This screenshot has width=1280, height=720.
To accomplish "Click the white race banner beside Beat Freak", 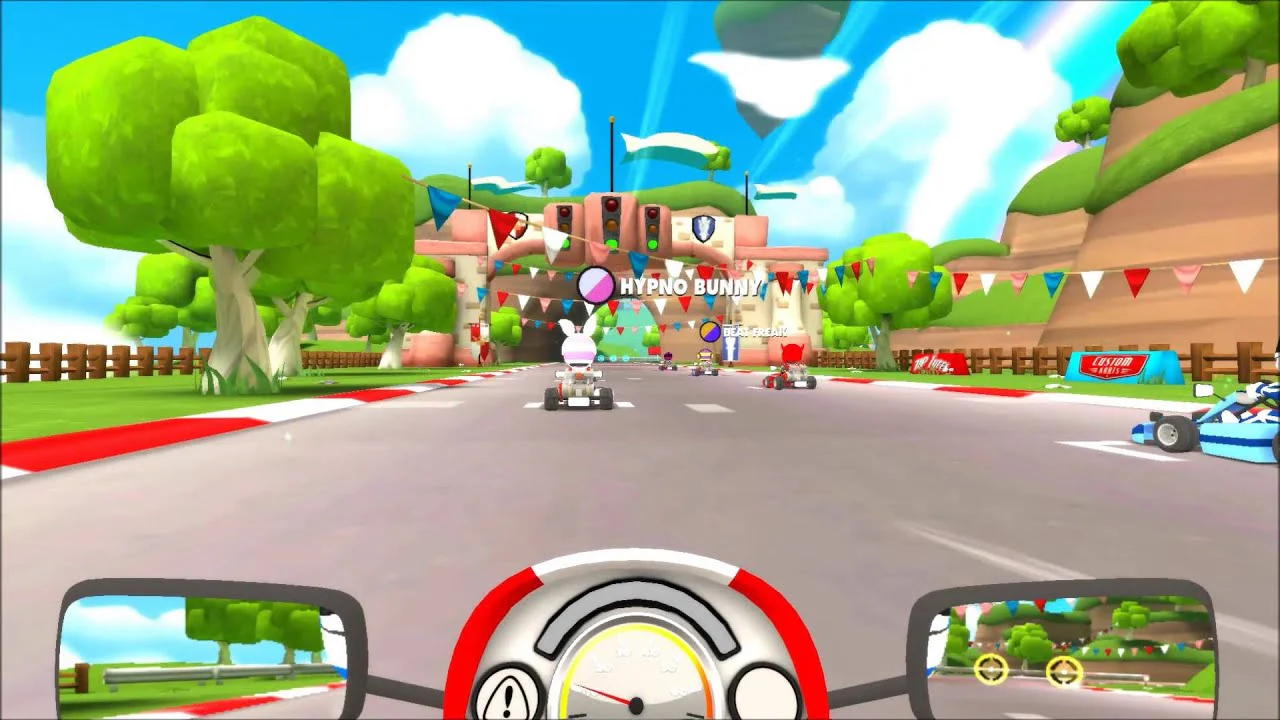I will point(731,350).
